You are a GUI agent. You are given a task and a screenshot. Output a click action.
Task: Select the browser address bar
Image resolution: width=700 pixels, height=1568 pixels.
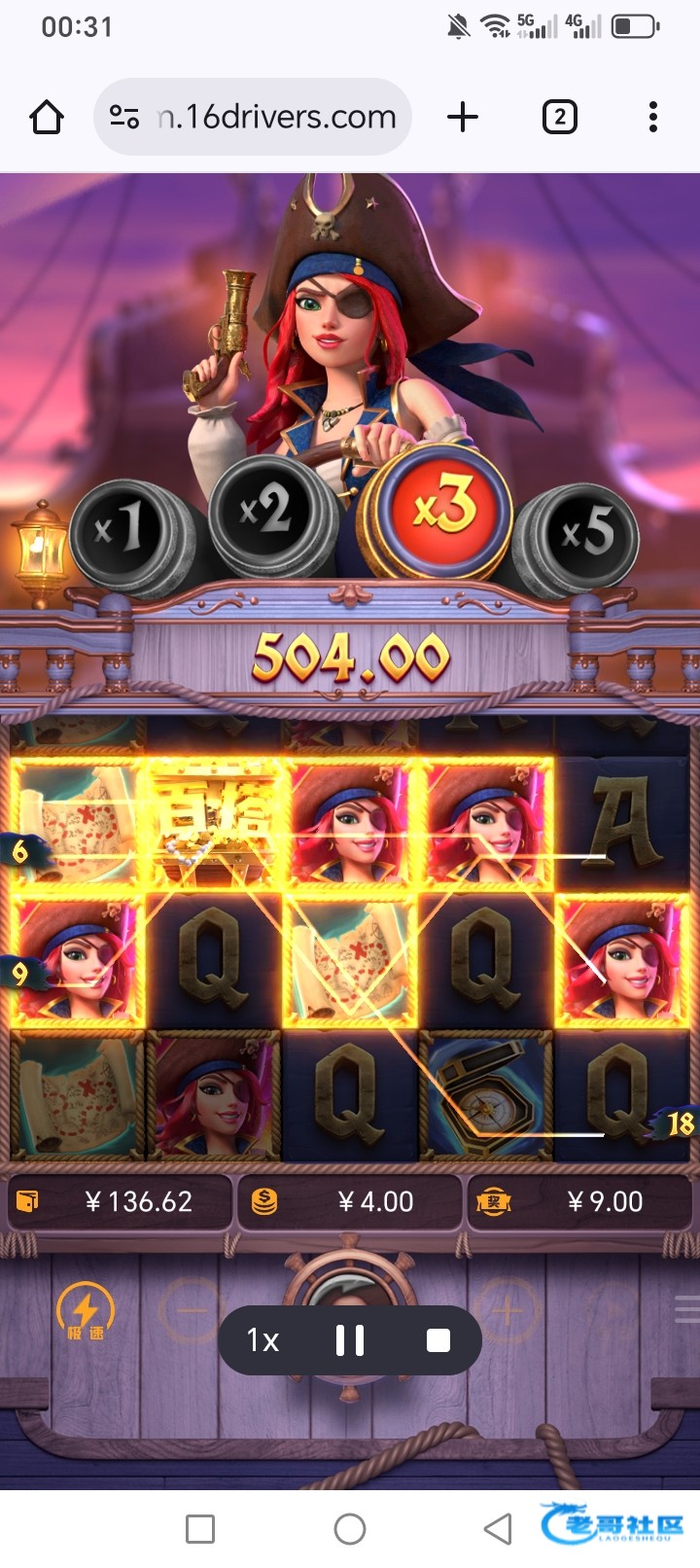pos(262,118)
